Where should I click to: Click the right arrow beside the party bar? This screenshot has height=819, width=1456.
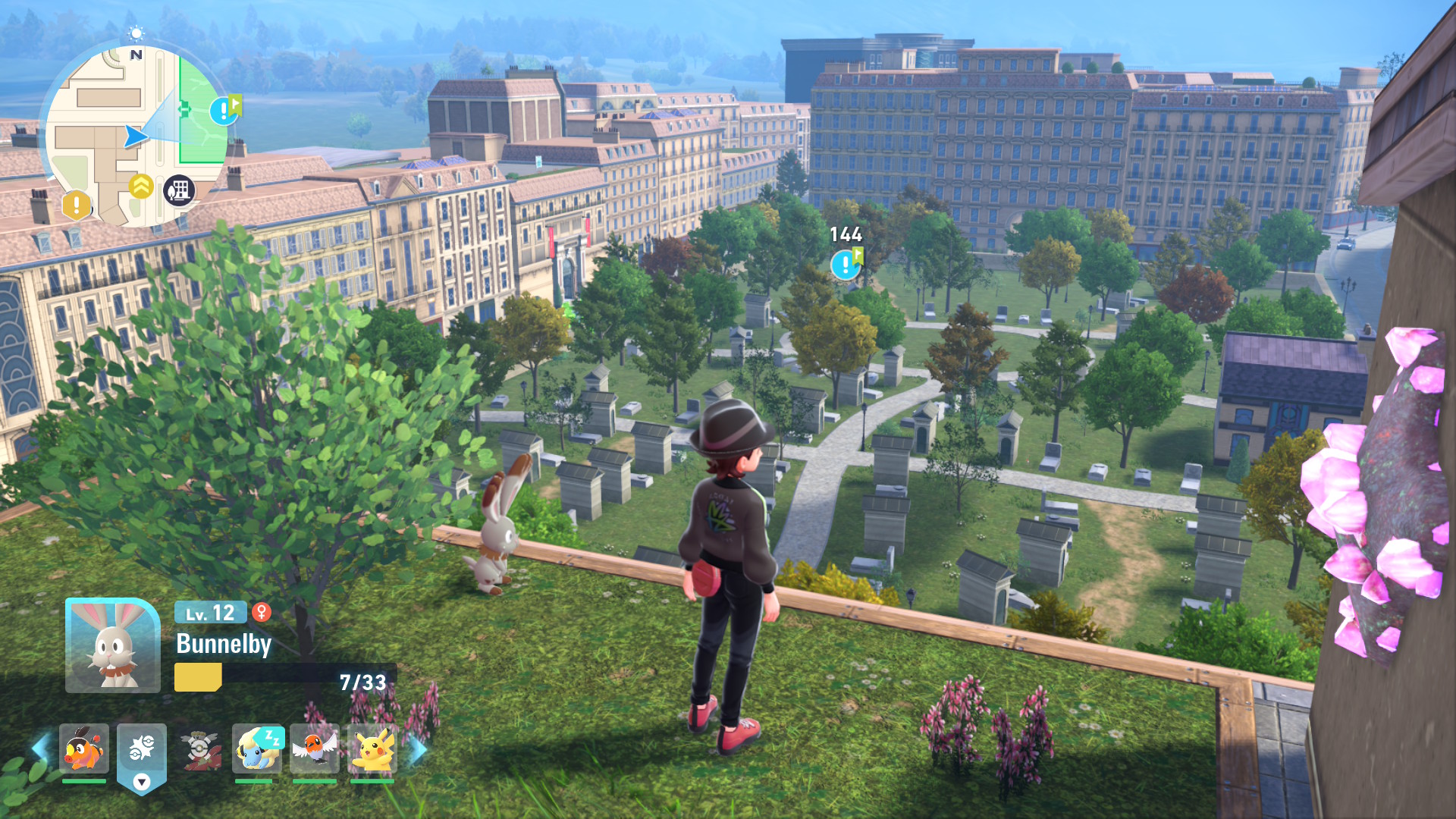(x=418, y=750)
